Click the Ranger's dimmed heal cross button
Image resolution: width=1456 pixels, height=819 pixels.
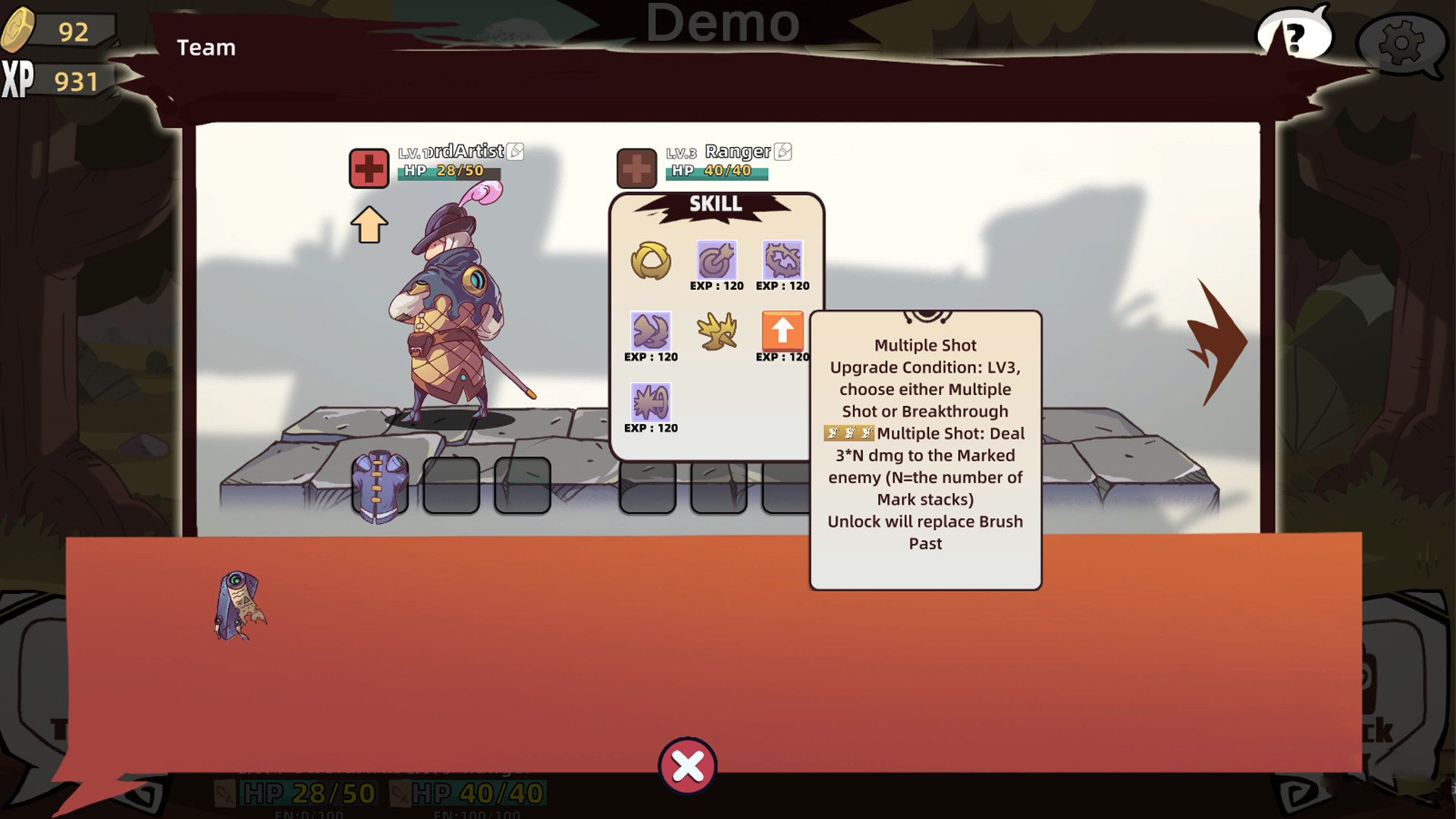click(x=636, y=168)
